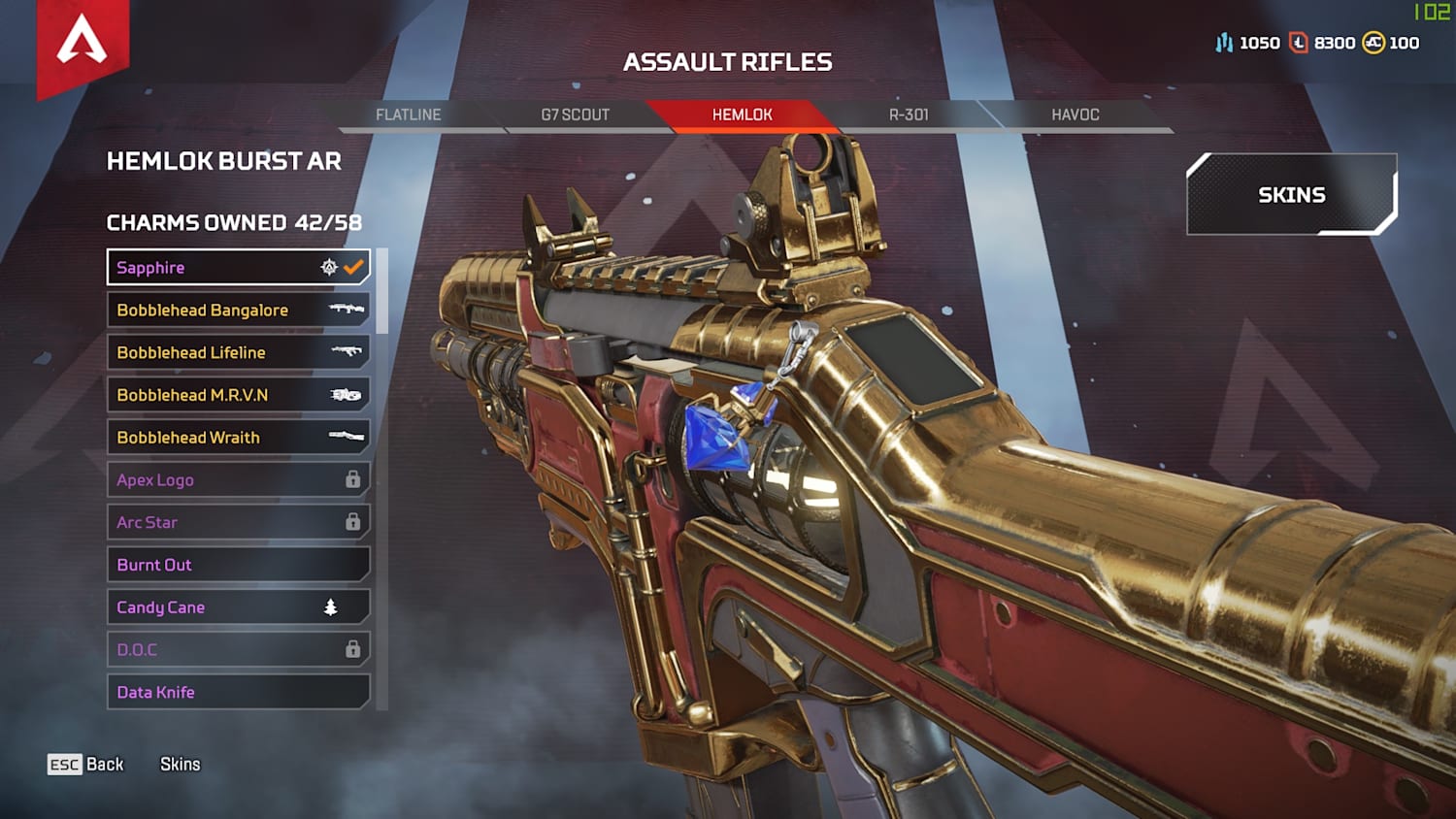Viewport: 1456px width, 819px height.
Task: Open the G7 SCOUT tab
Action: click(575, 115)
